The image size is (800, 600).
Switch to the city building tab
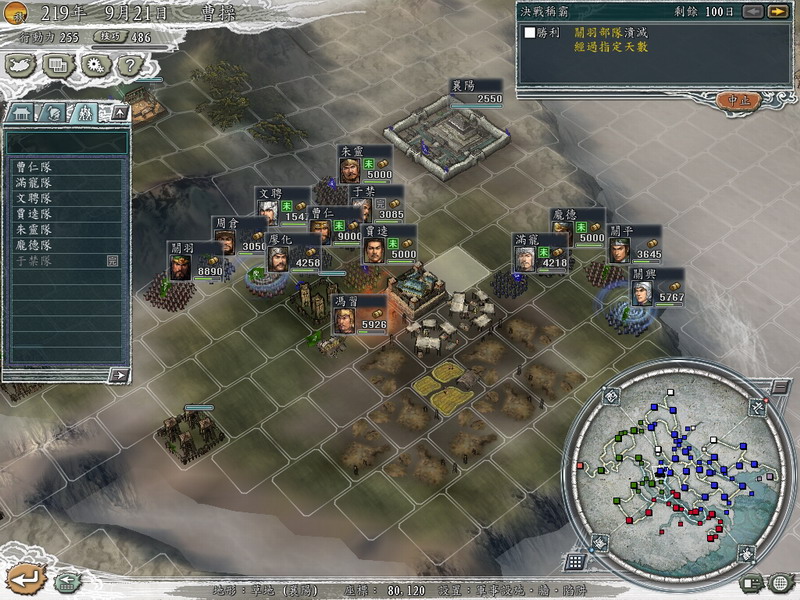click(x=22, y=112)
